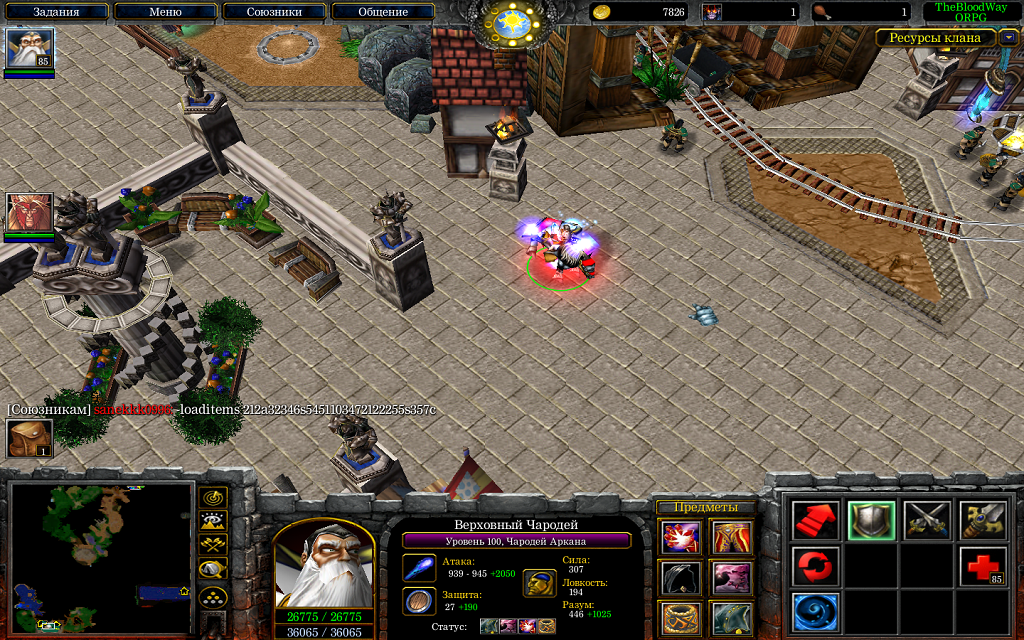Screen dimensions: 1024x640
Task: Select the white-bearded hero portrait icon
Action: pyautogui.click(x=29, y=48)
